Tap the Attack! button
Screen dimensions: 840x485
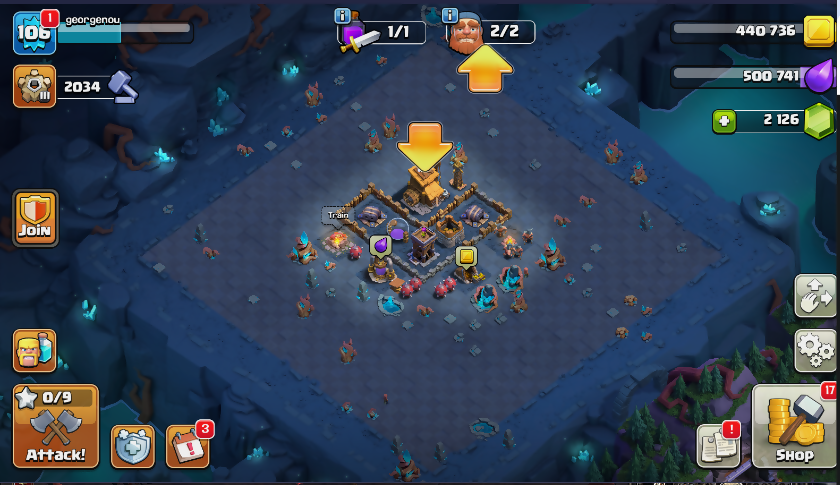click(x=56, y=427)
